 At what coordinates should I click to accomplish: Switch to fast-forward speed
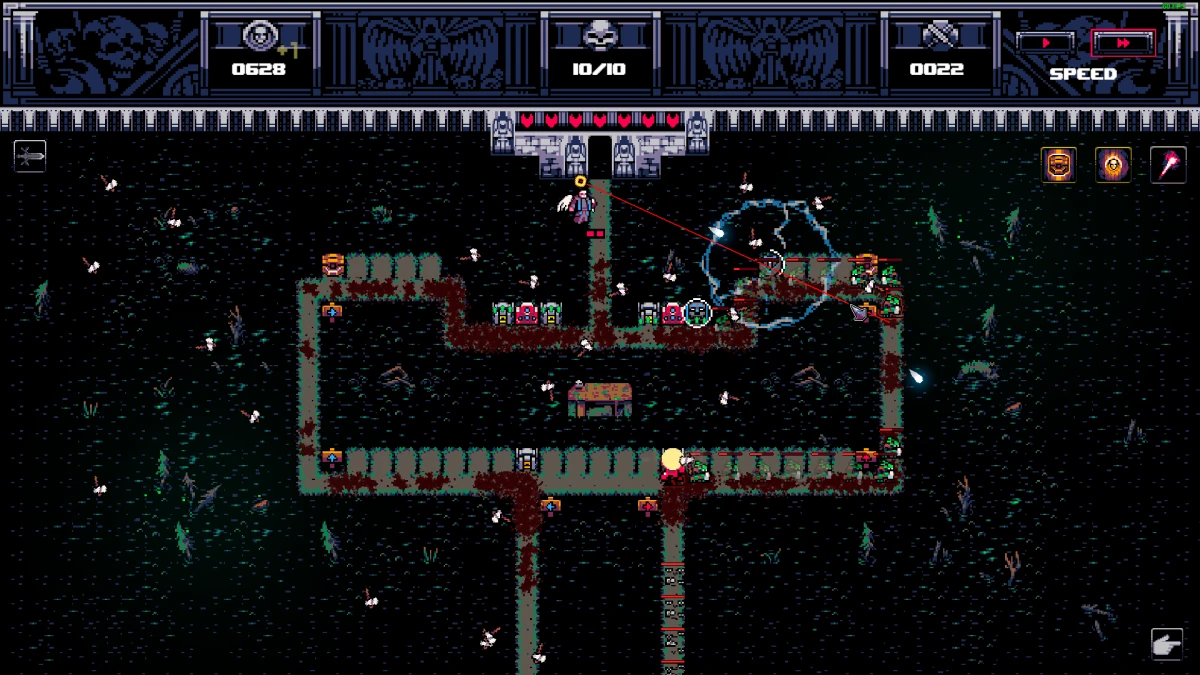1122,43
